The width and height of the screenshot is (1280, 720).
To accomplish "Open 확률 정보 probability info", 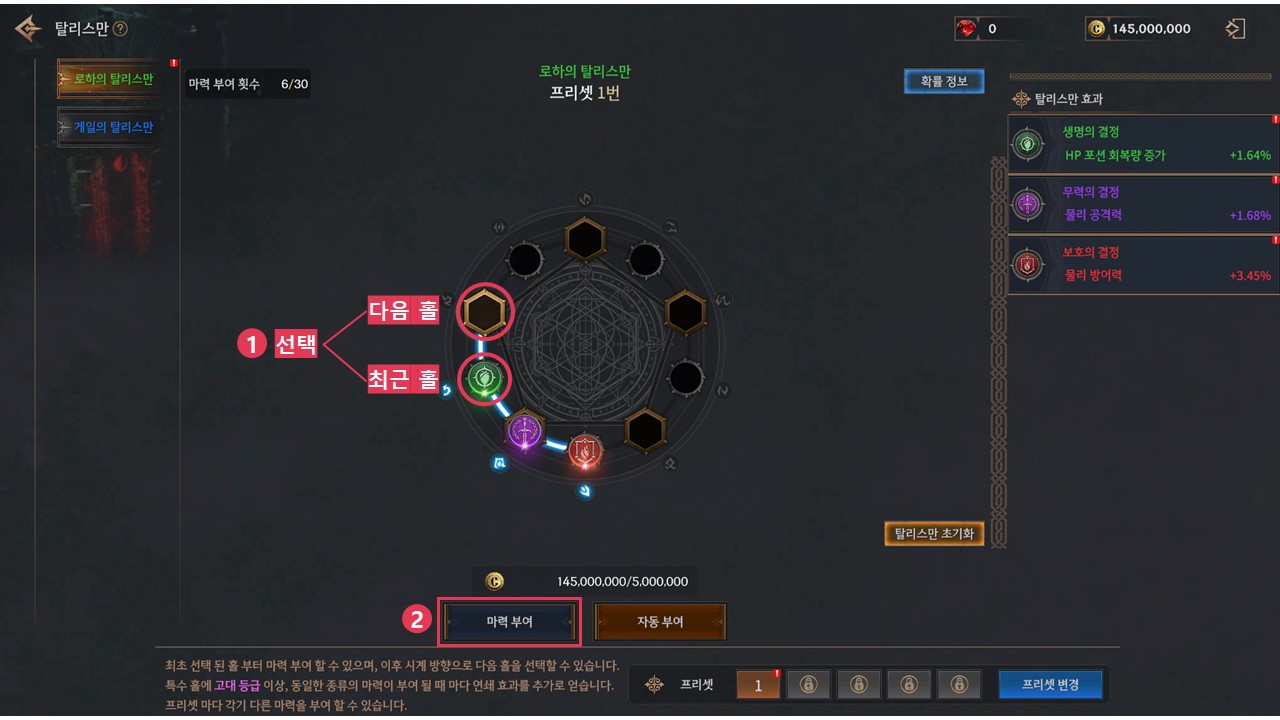I will point(944,81).
